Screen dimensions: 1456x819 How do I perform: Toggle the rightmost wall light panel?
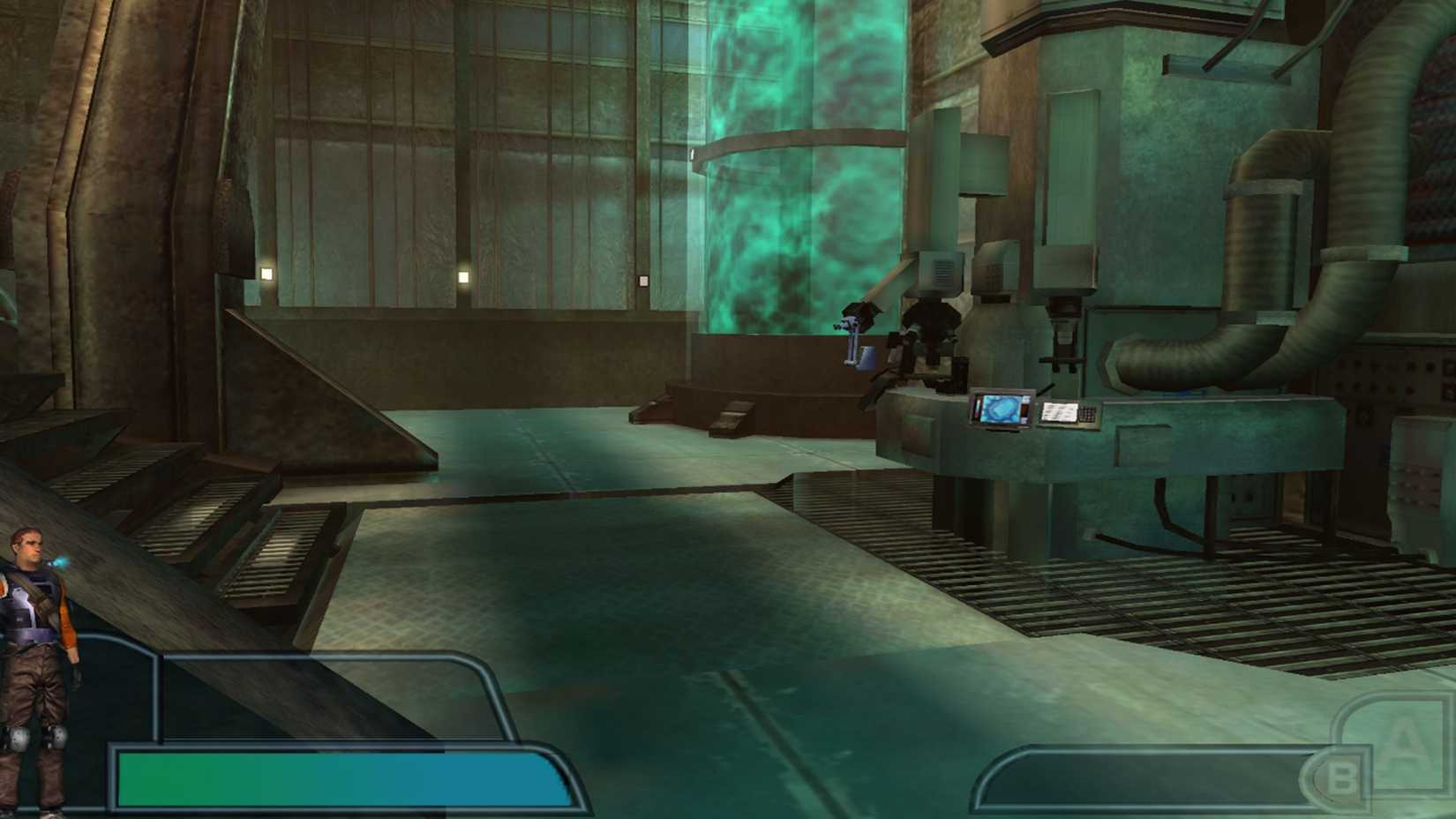[642, 279]
